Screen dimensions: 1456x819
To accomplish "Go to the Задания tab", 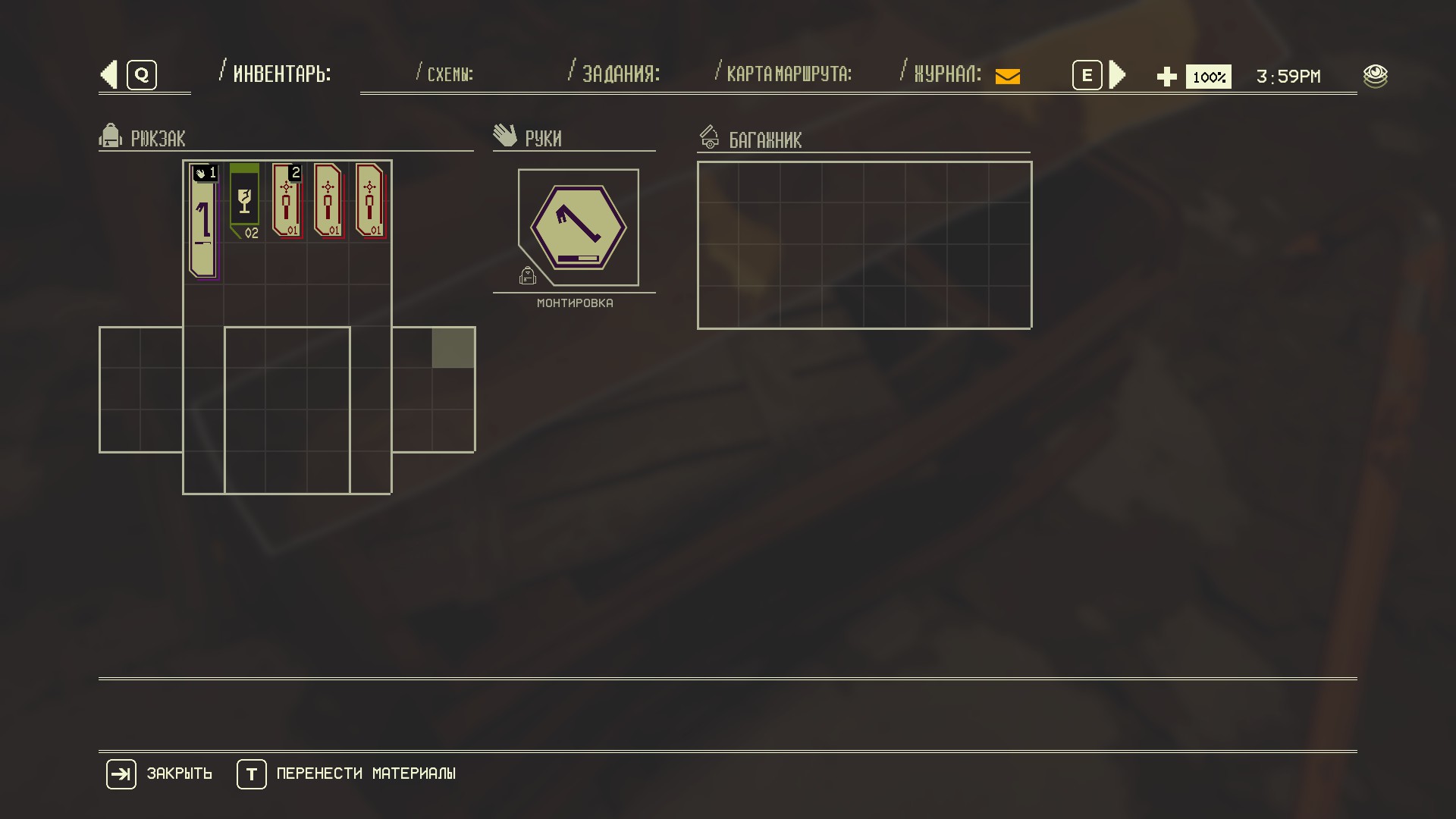I will click(x=620, y=74).
